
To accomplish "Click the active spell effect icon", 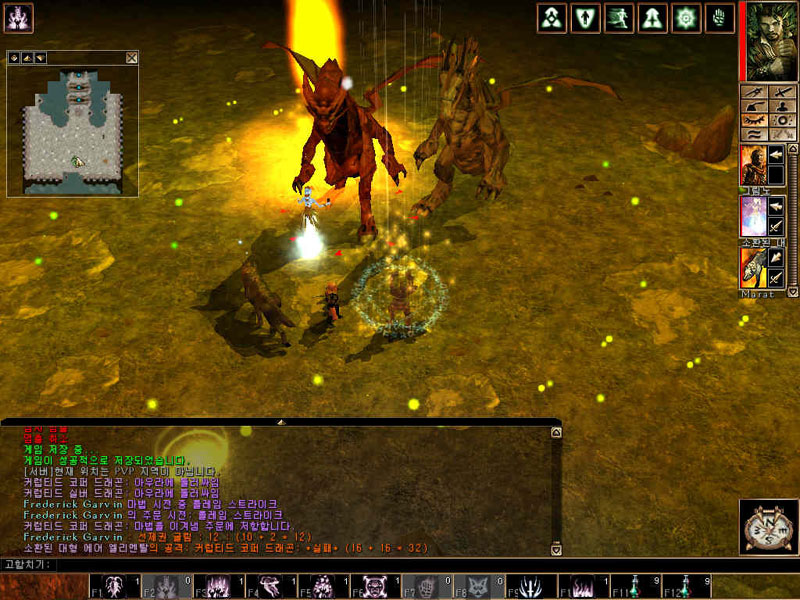I will click(x=19, y=17).
